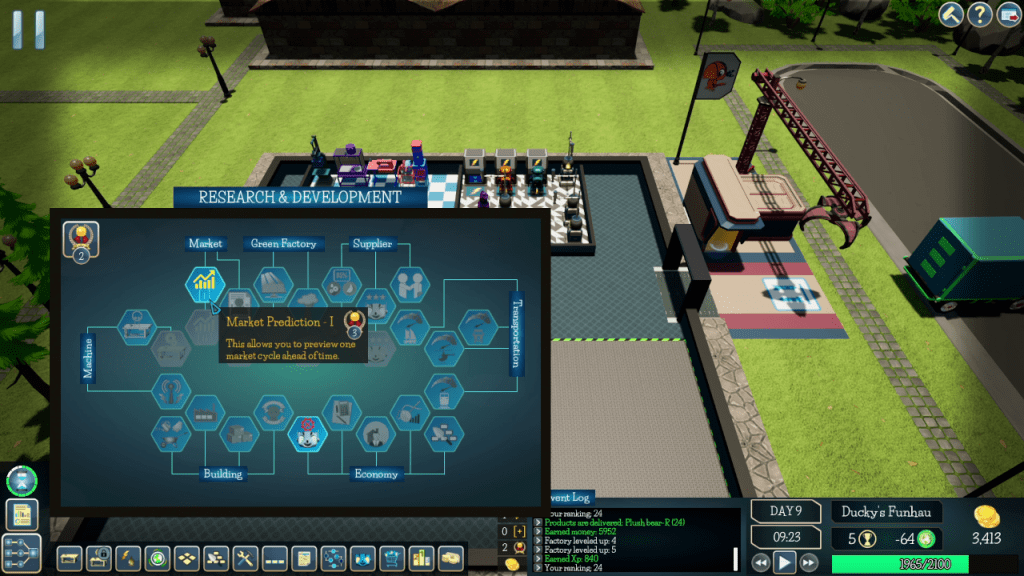Select the solar panel Green Factory node

pos(272,284)
